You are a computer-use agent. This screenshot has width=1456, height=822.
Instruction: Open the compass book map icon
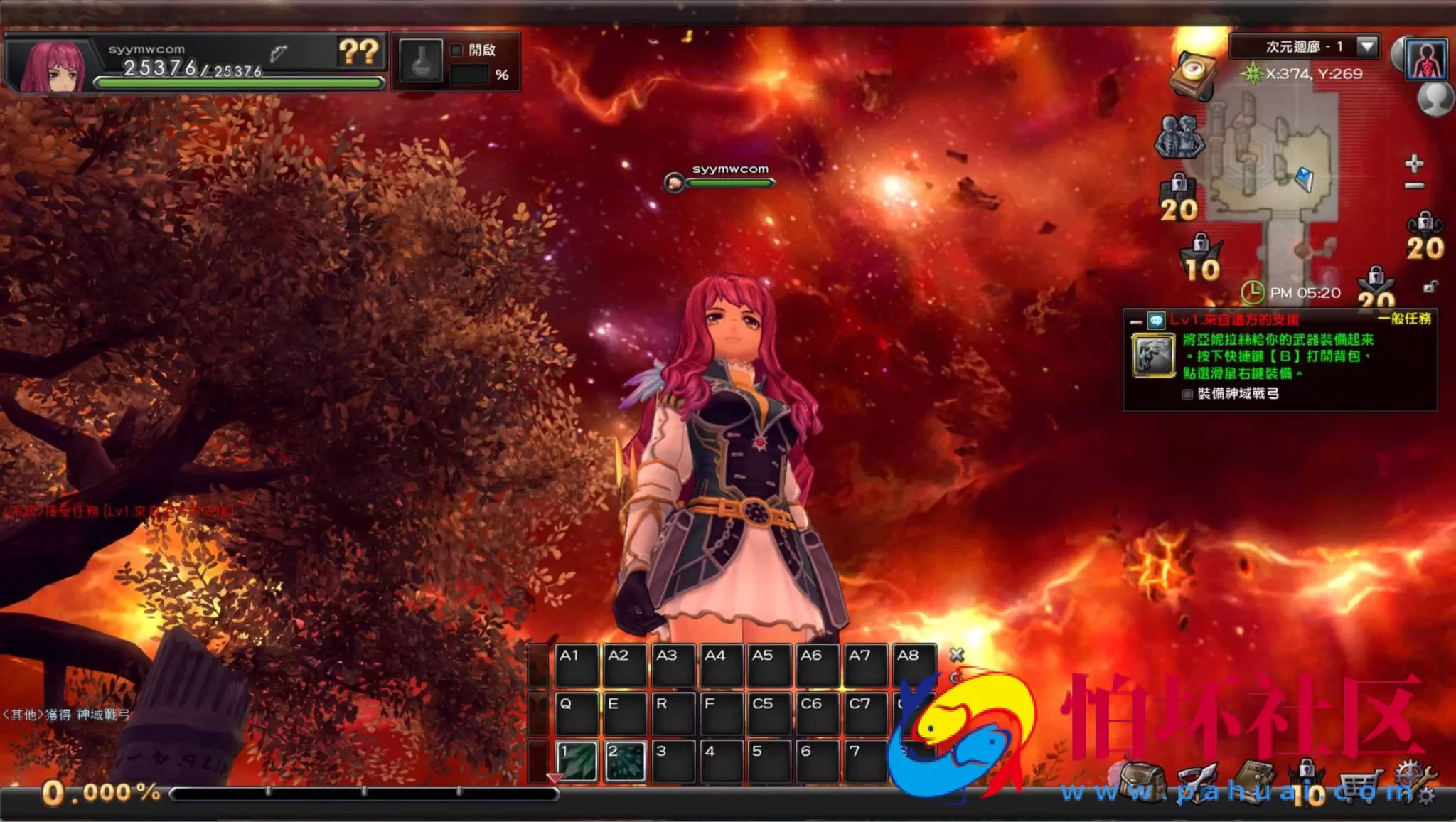(1193, 74)
